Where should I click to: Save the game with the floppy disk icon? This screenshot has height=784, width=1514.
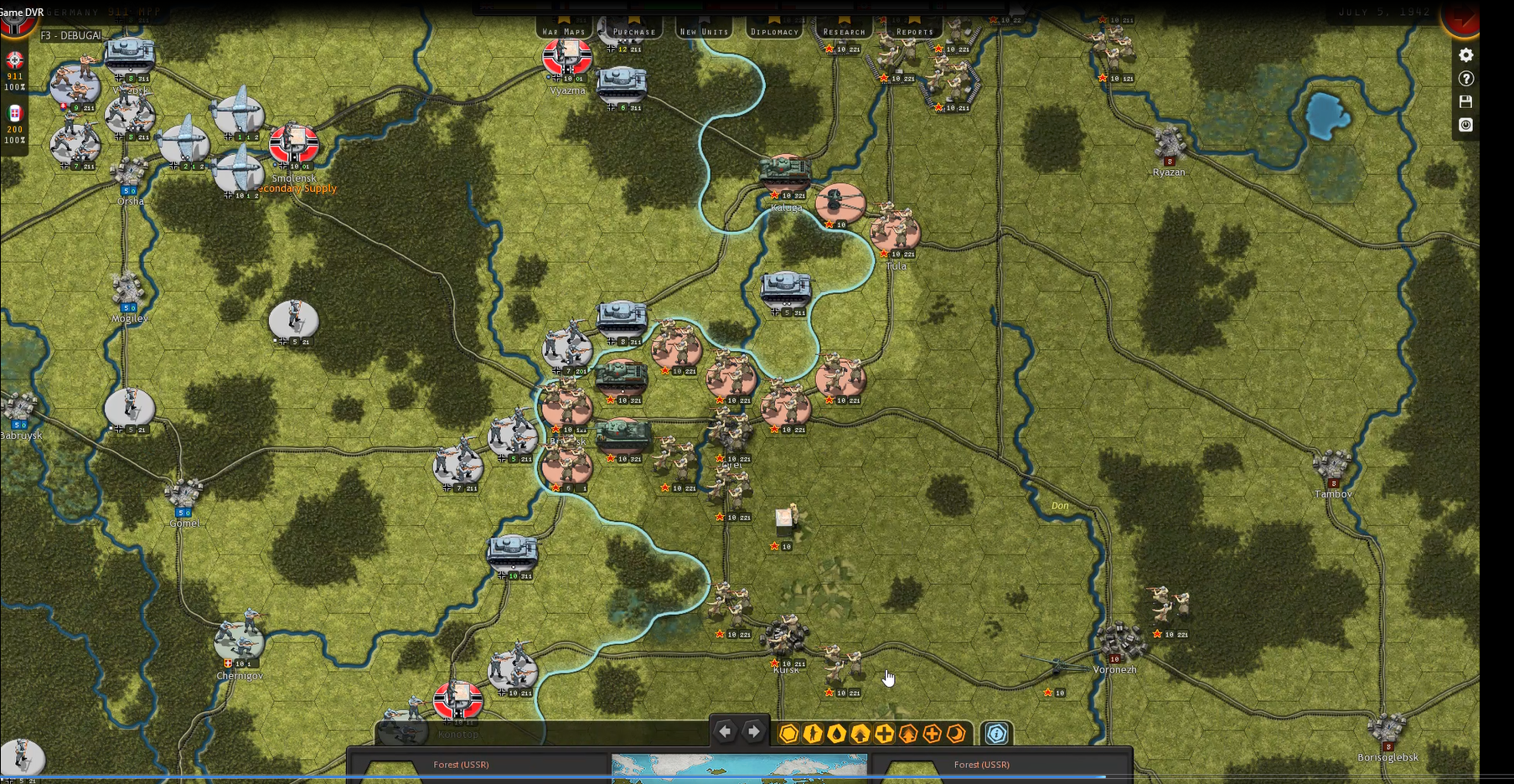point(1465,101)
